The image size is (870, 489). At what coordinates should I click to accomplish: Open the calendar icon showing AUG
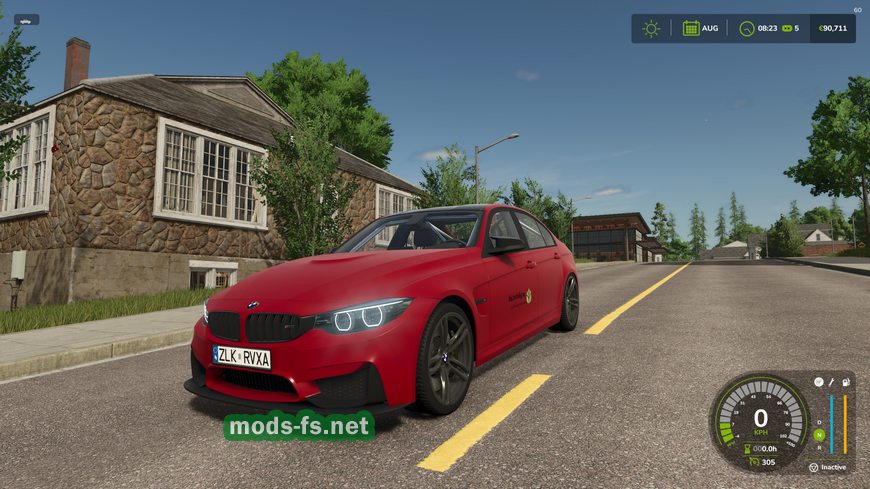[691, 28]
